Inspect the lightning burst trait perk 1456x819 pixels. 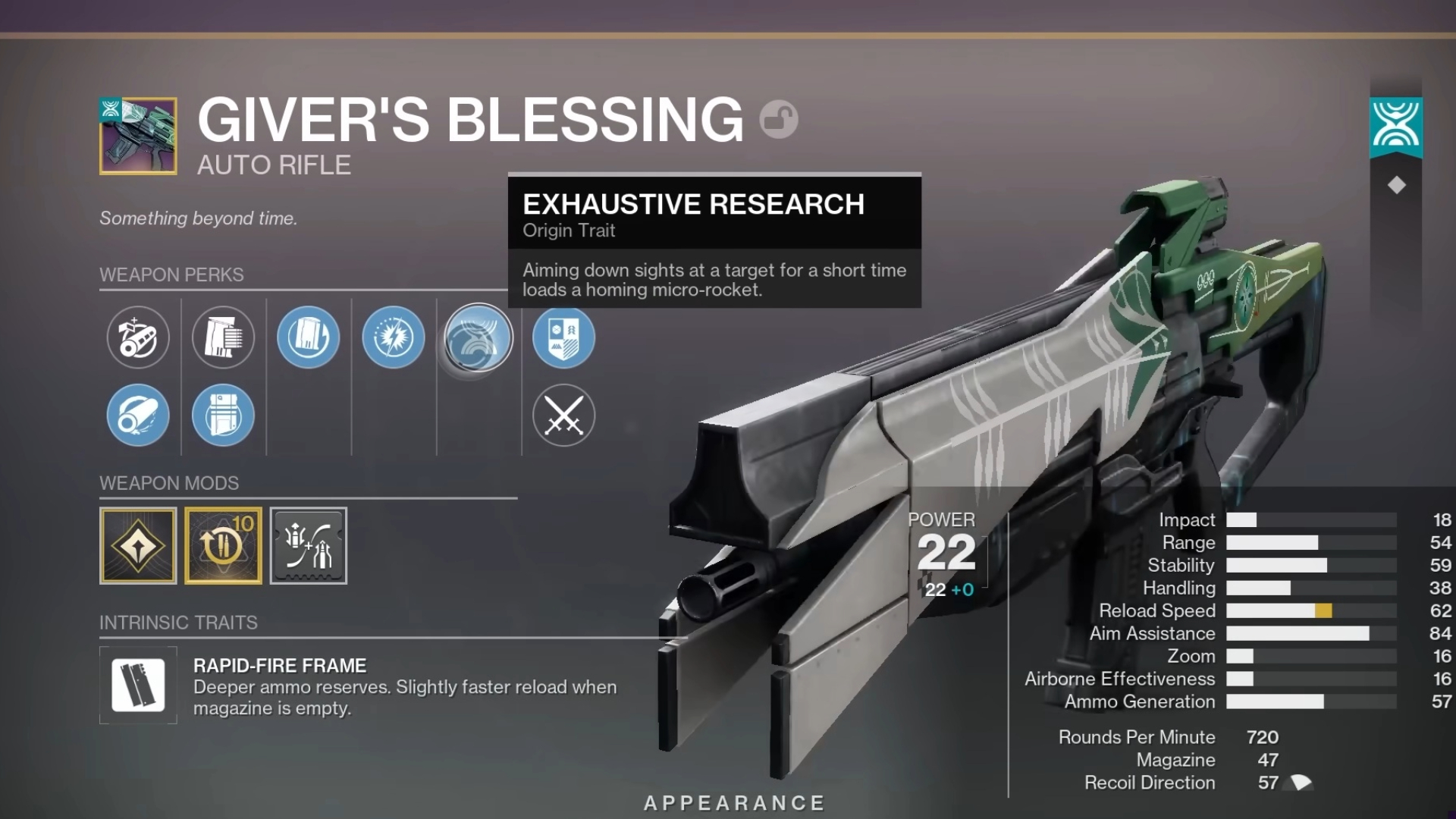point(393,337)
